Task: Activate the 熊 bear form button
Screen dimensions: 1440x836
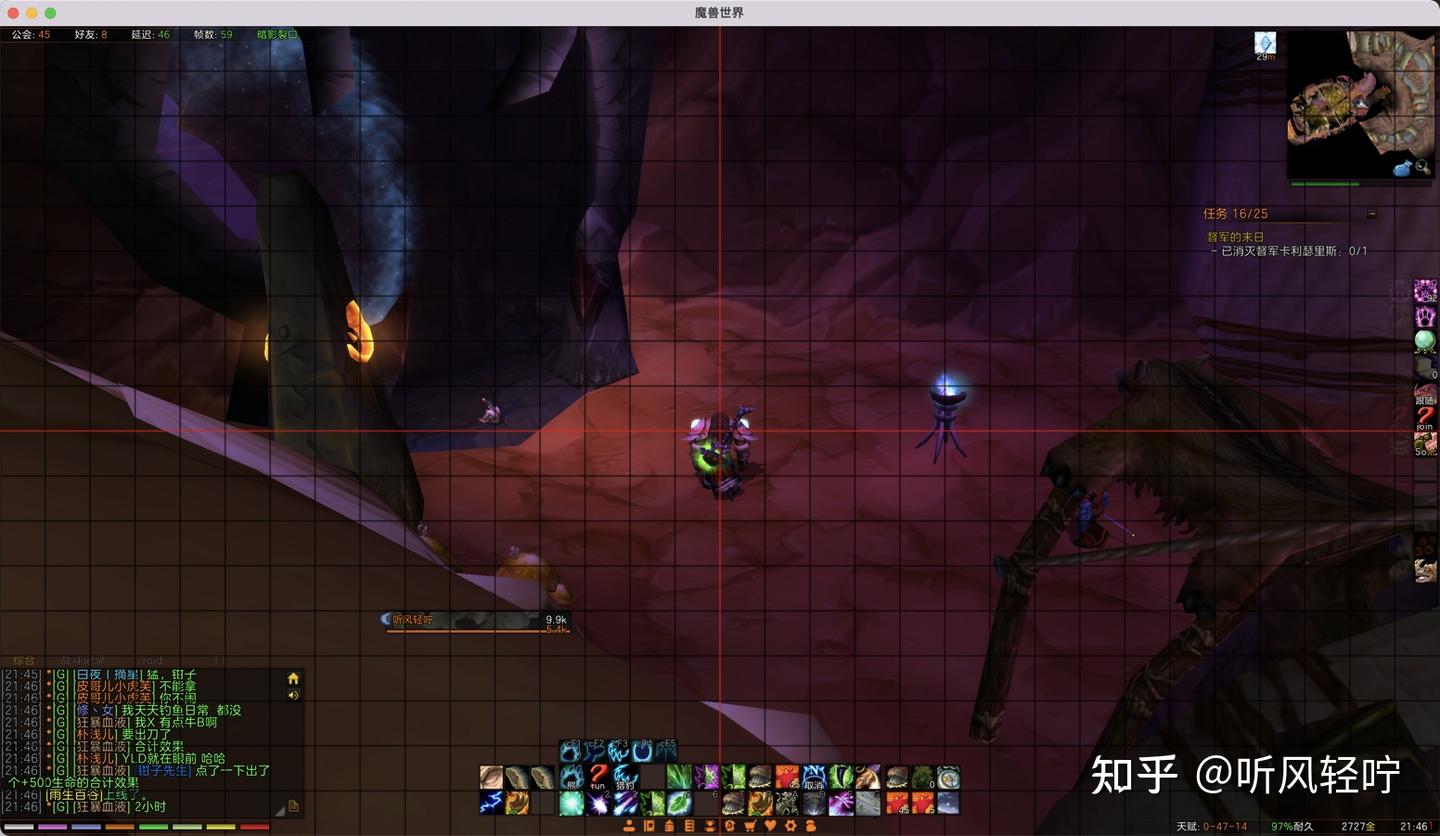Action: click(x=571, y=777)
